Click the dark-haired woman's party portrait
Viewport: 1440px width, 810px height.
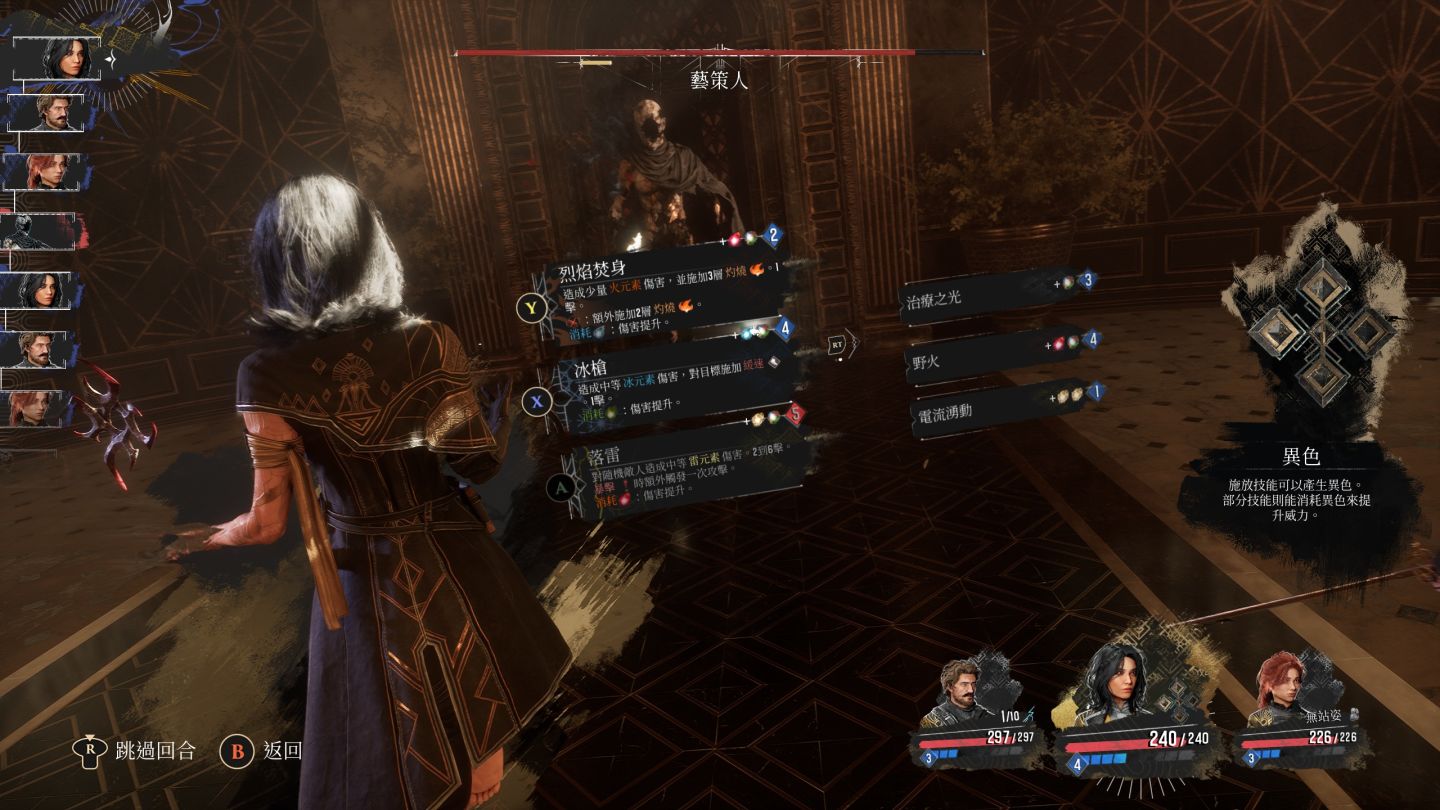(1115, 685)
